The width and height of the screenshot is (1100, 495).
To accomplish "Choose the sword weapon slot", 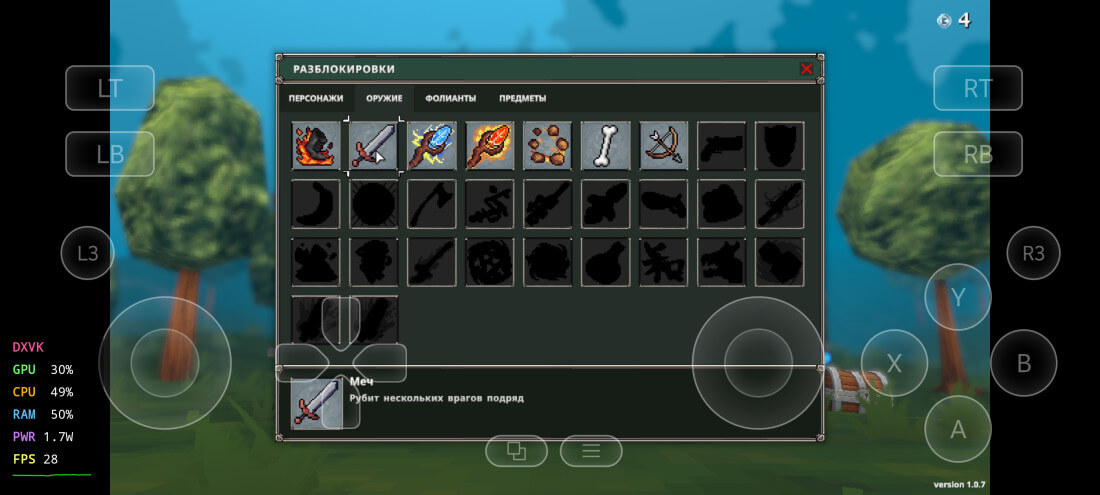I will coord(374,146).
